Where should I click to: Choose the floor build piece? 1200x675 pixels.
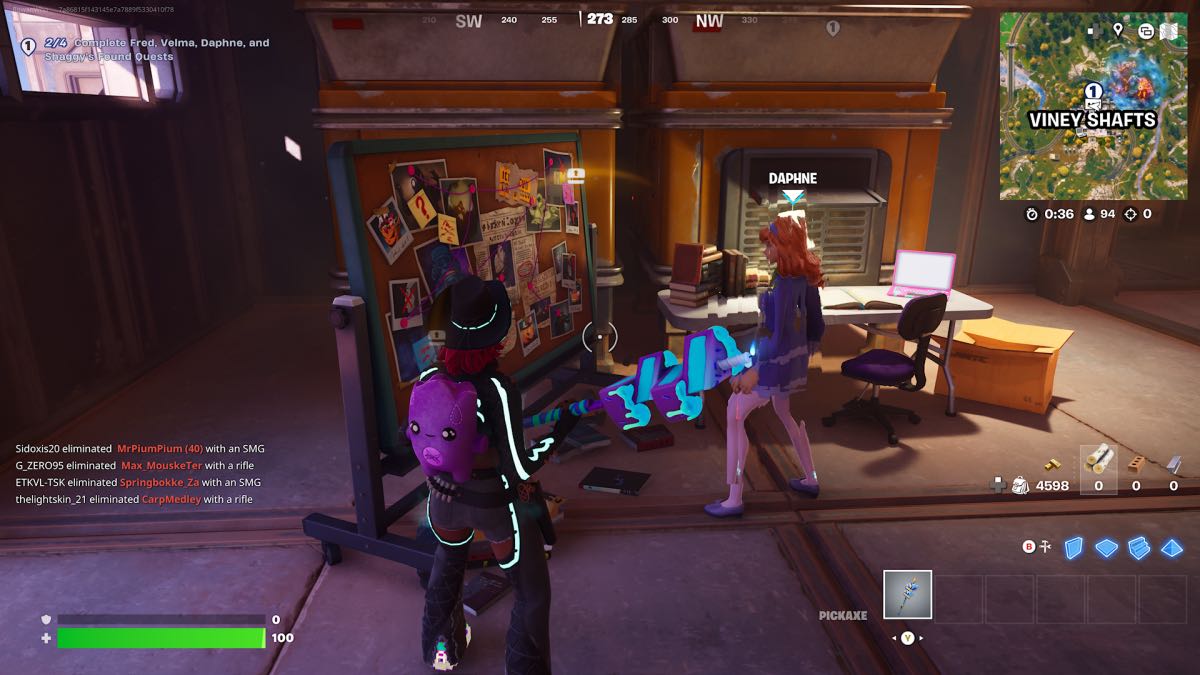[1106, 548]
